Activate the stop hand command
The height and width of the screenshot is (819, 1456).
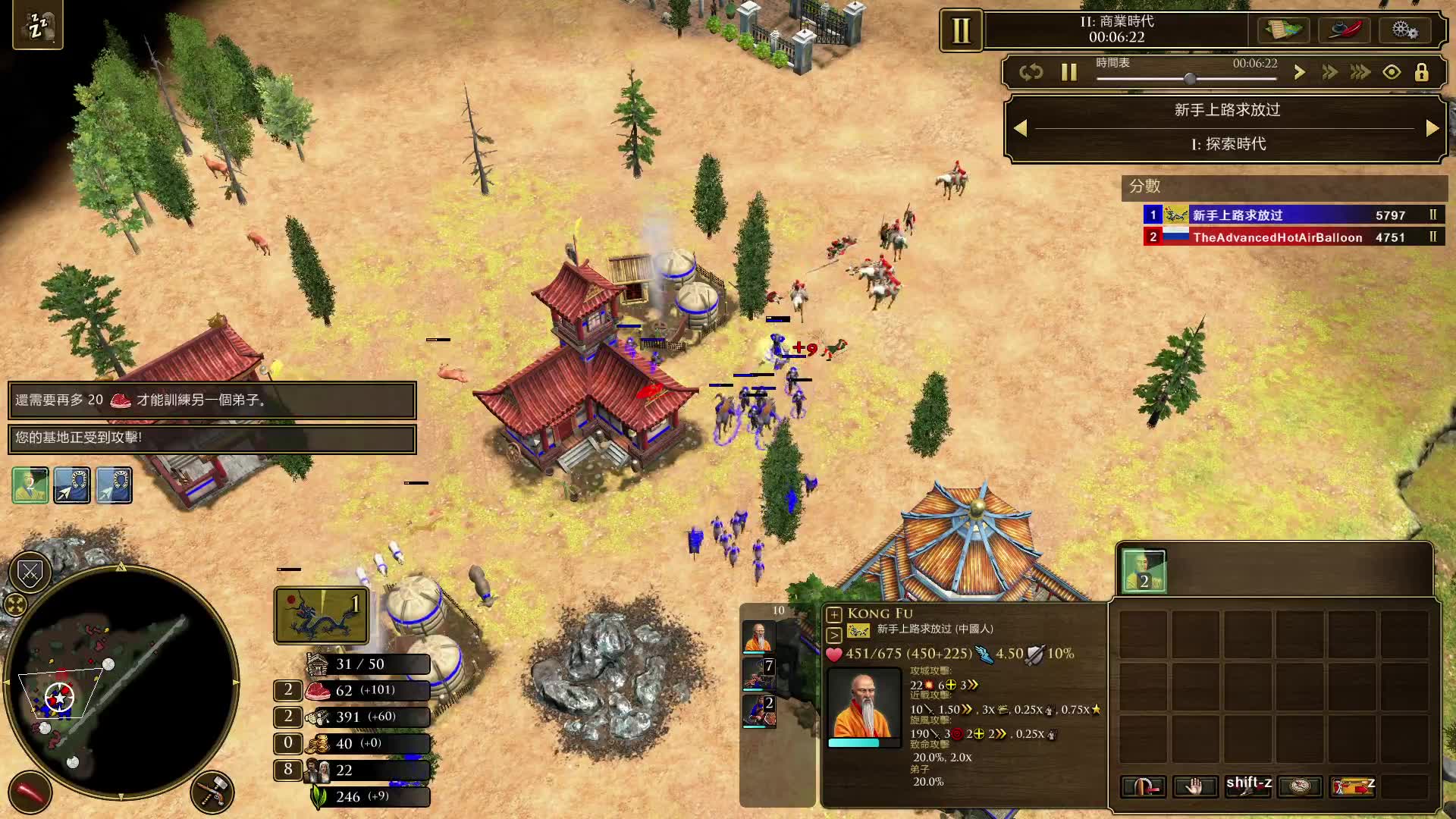(1194, 786)
